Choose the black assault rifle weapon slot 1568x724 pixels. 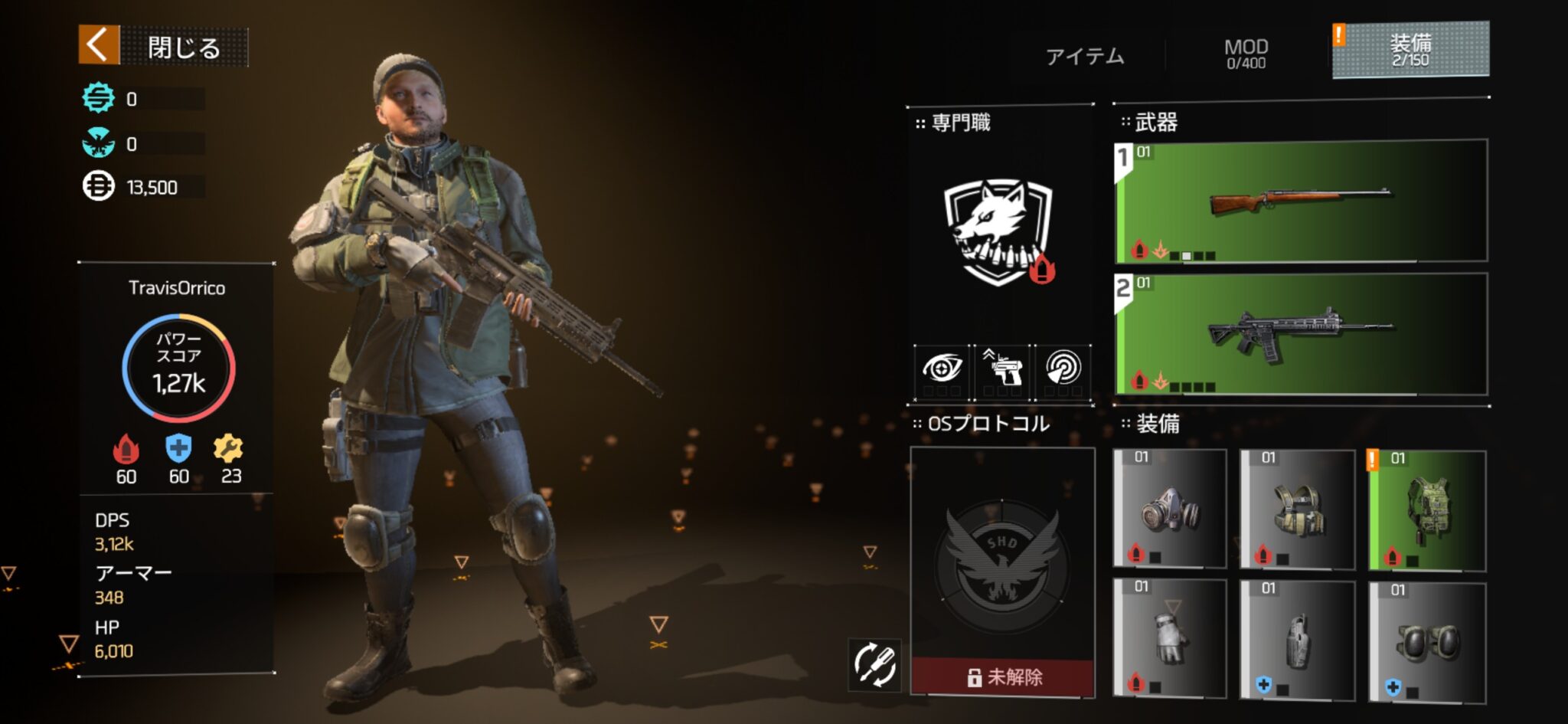click(1301, 334)
